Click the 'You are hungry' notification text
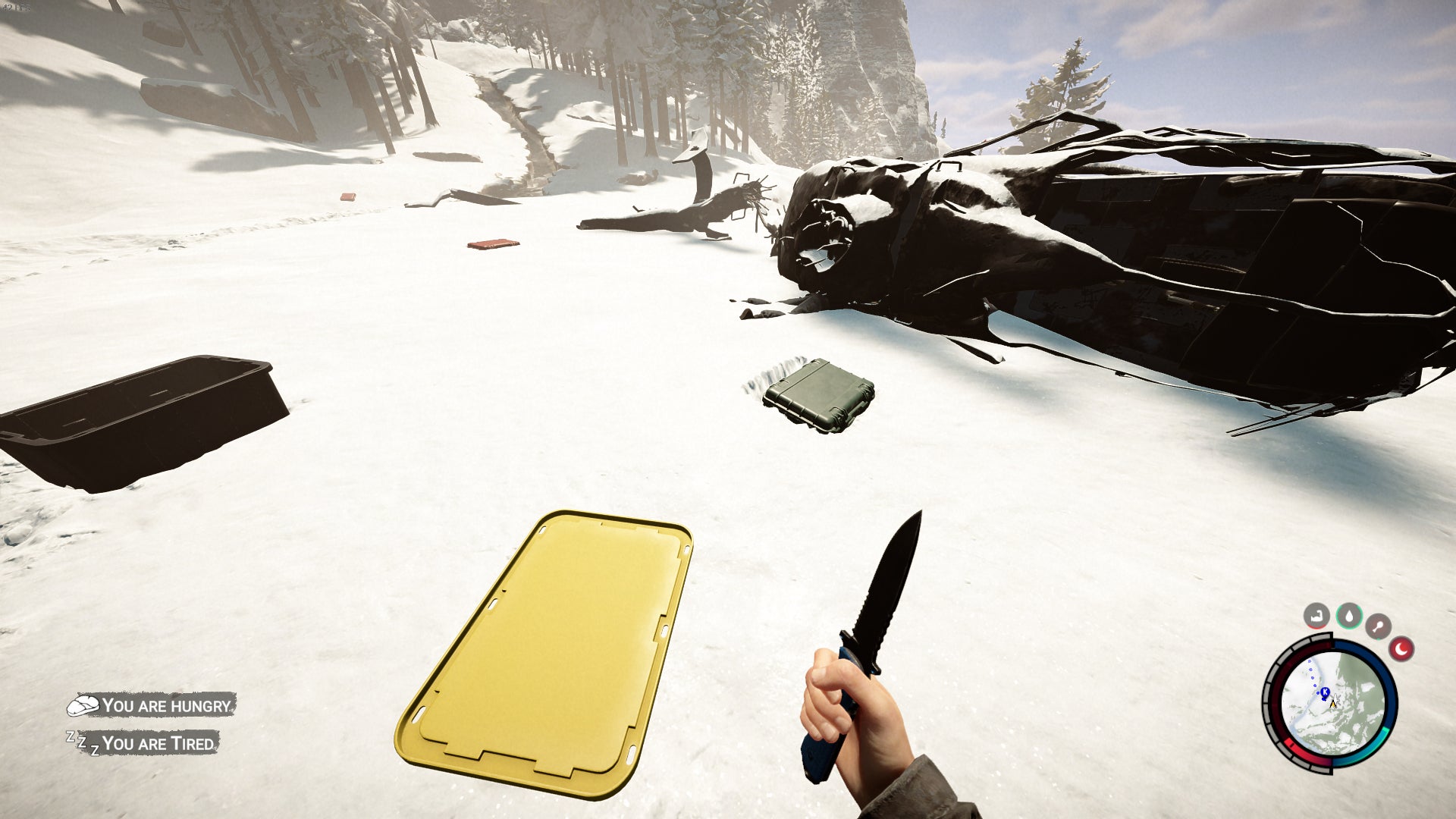Viewport: 1456px width, 819px height. click(x=167, y=706)
